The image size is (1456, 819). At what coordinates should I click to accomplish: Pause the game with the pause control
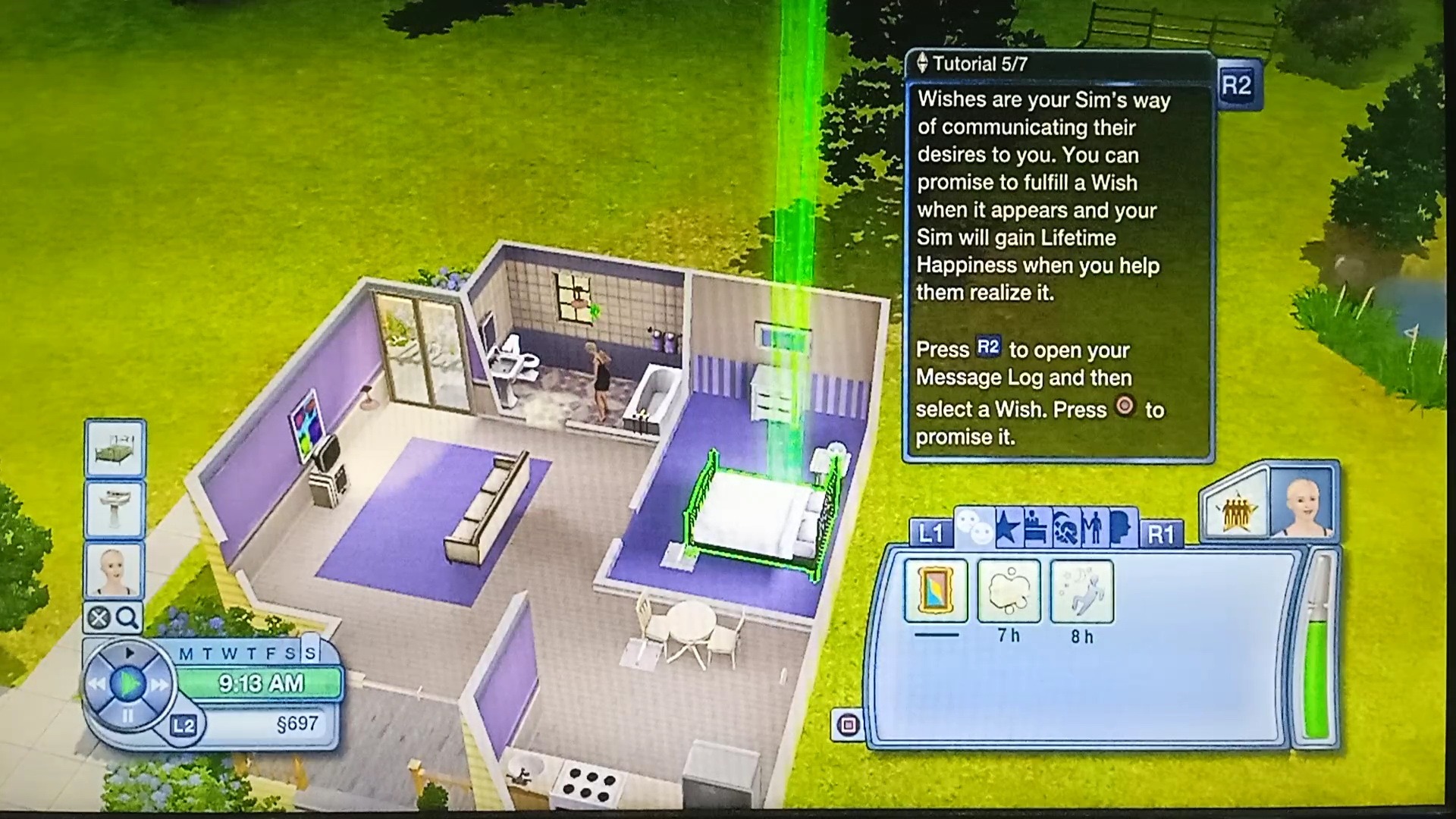[127, 715]
